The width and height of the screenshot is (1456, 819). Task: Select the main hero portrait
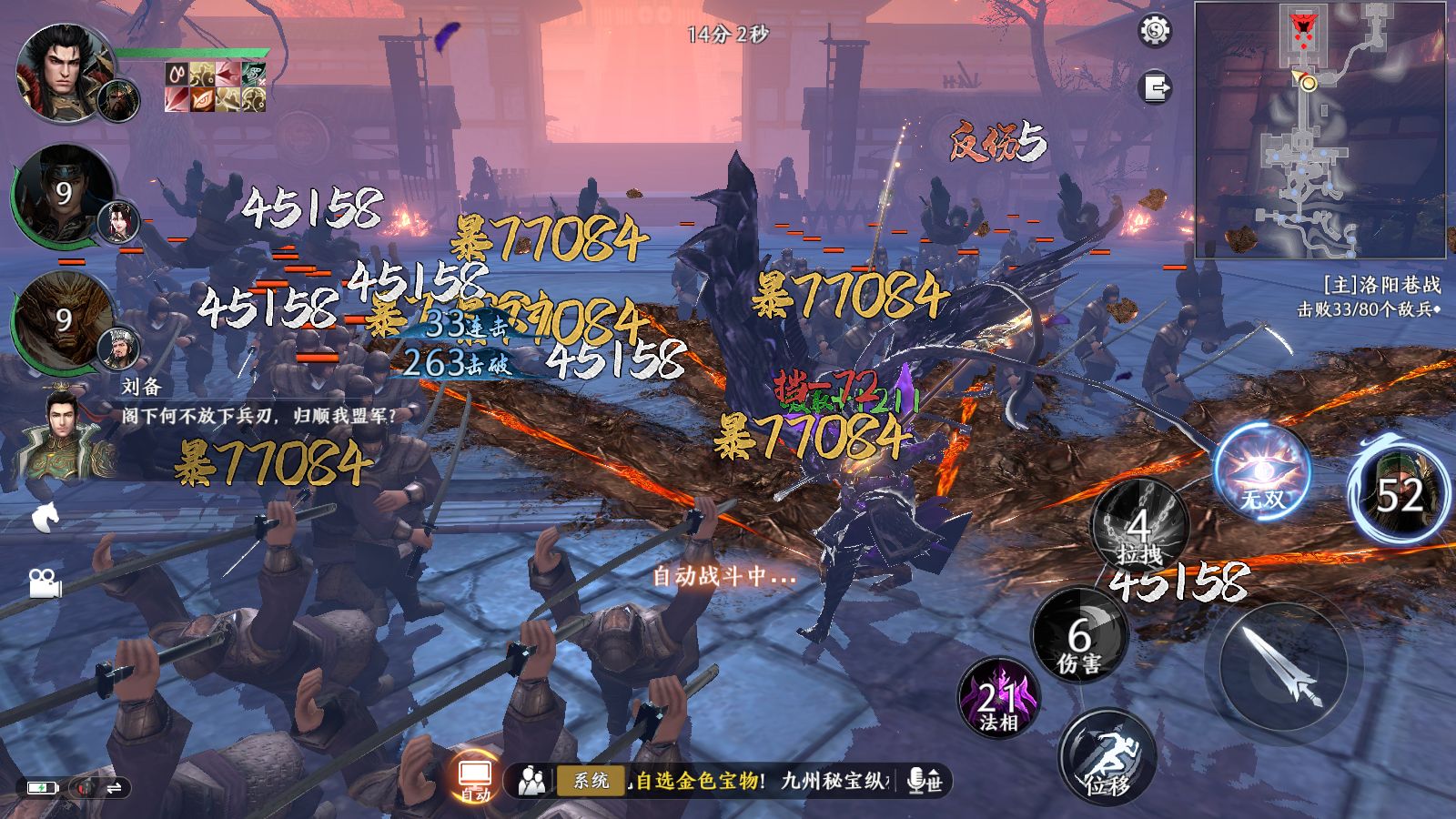click(x=62, y=71)
